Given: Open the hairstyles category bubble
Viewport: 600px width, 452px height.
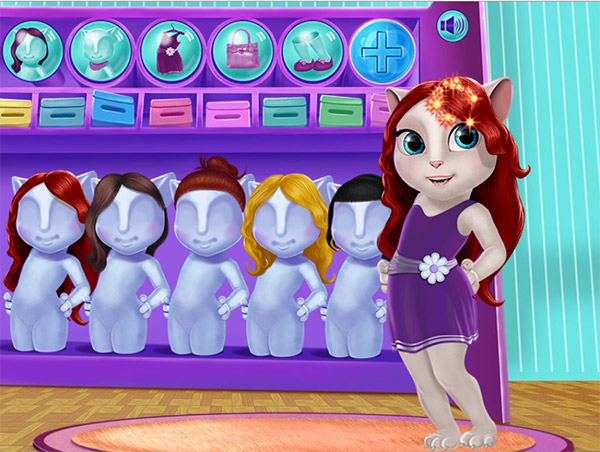Looking at the screenshot, I should coord(32,50).
